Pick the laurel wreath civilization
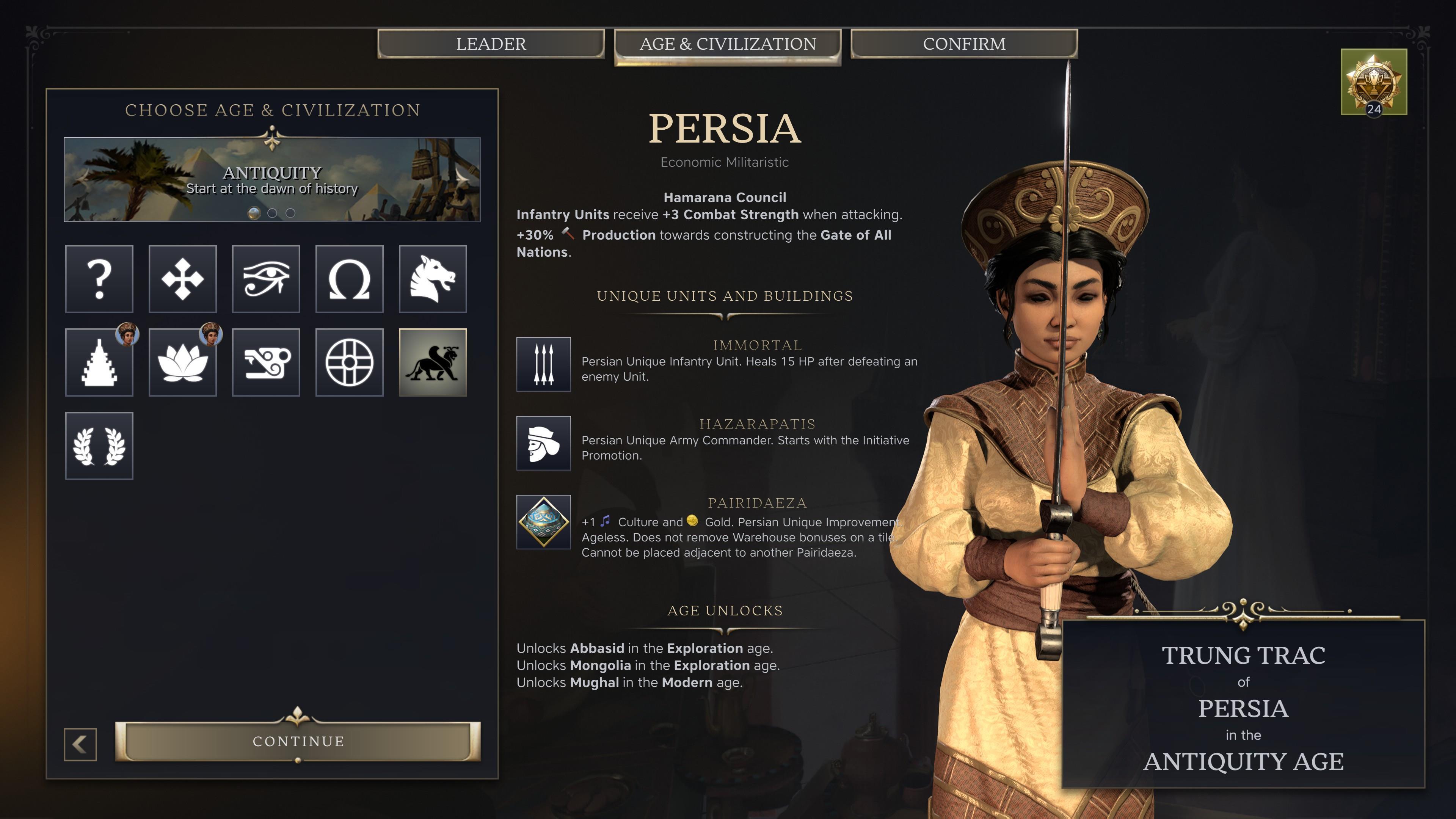 click(99, 446)
